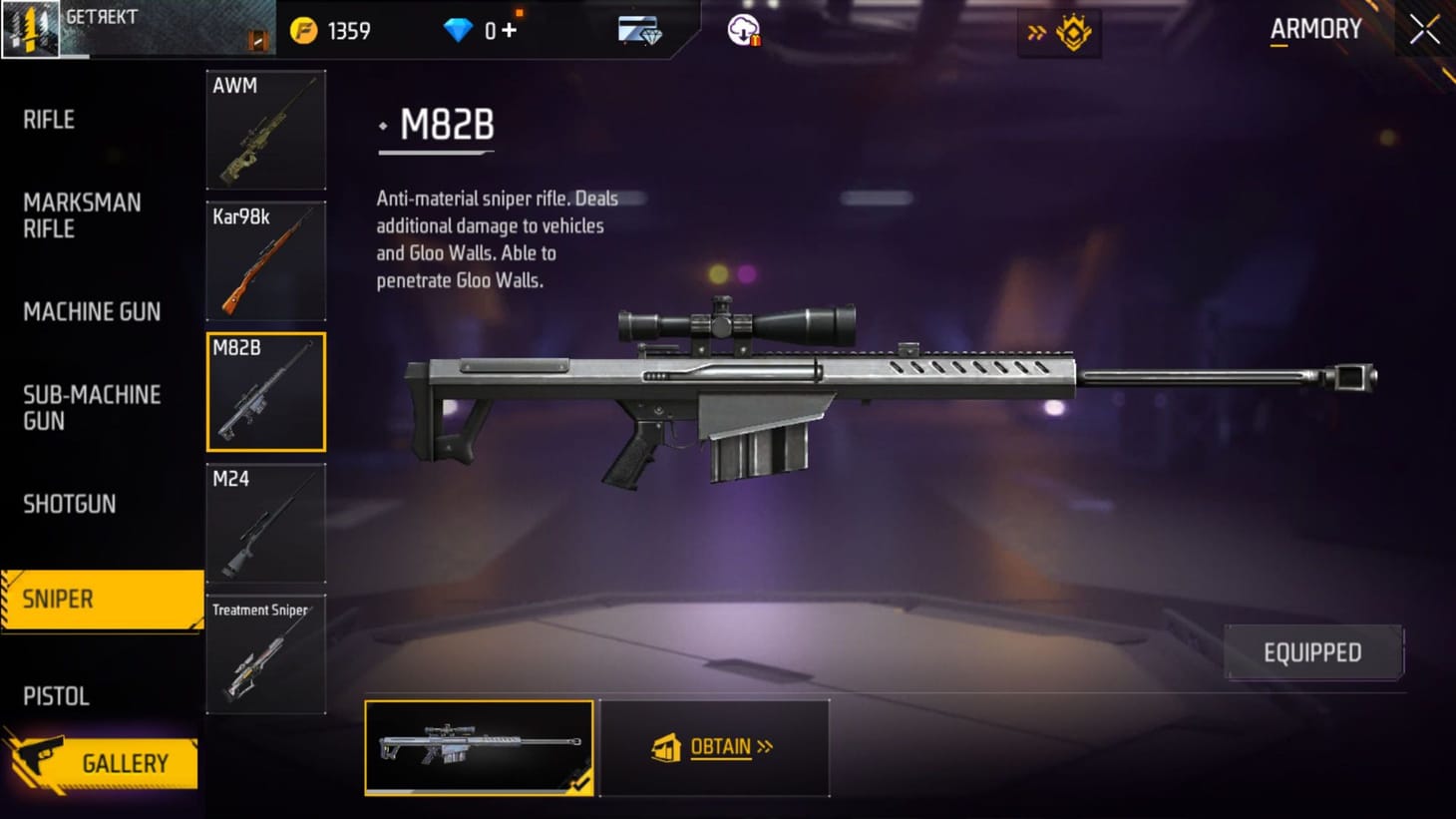Click the Gallery button

pyautogui.click(x=124, y=763)
